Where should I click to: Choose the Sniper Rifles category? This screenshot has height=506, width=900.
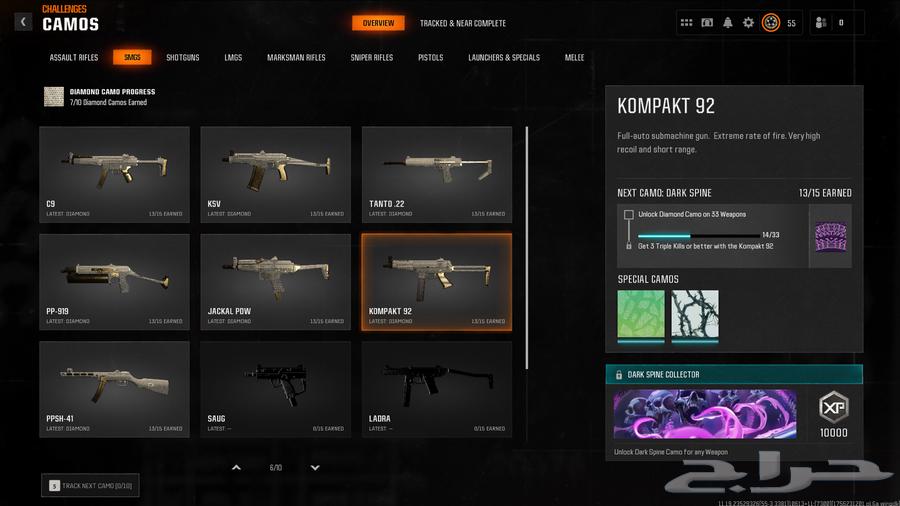[372, 58]
